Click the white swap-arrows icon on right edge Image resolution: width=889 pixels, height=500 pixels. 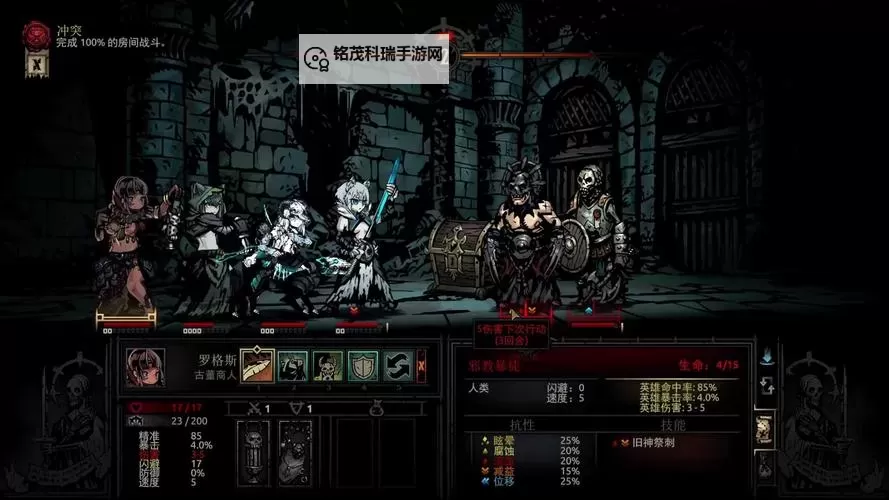tap(767, 386)
